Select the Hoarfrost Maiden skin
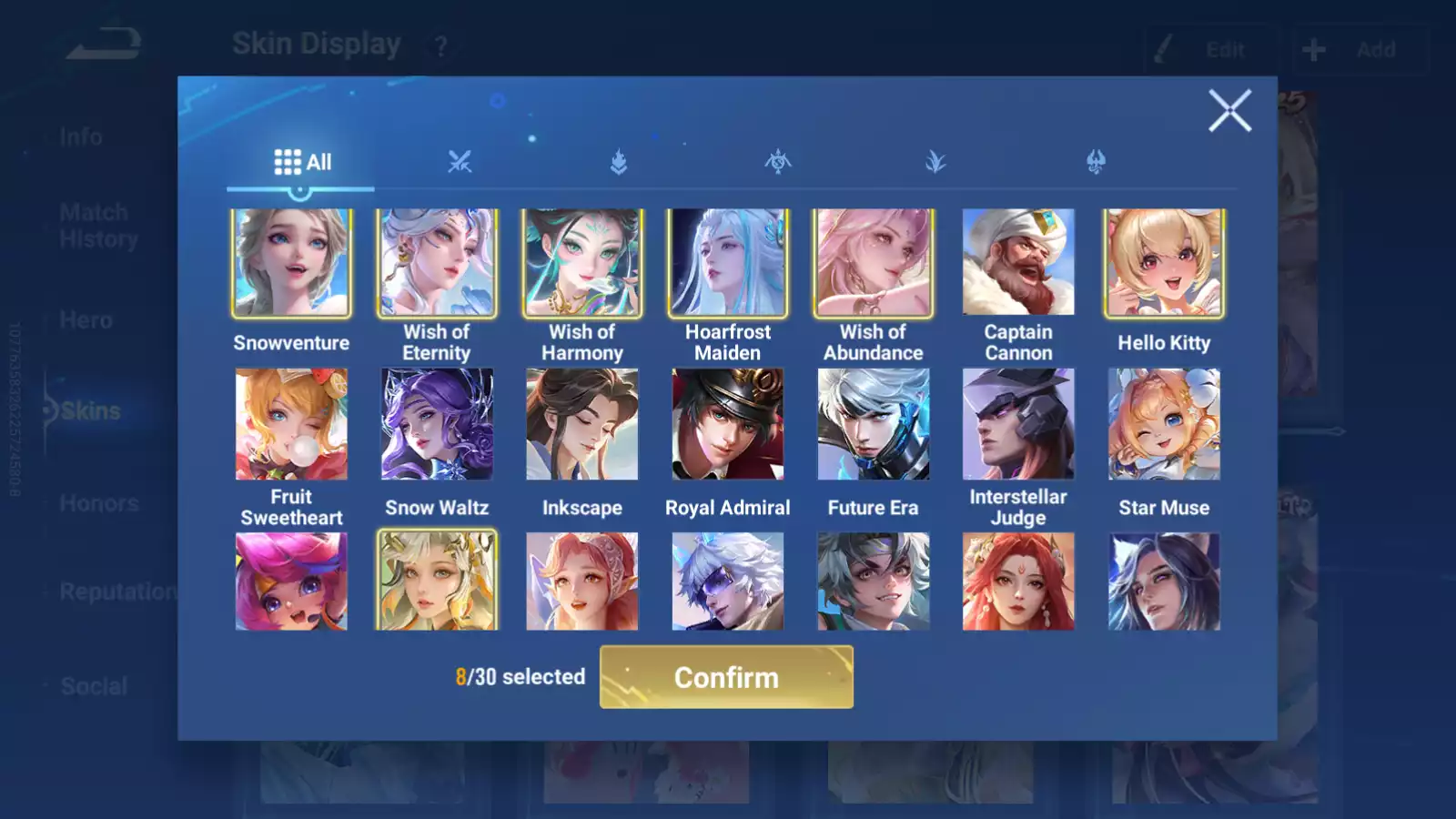This screenshot has width=1456, height=819. pos(728,263)
